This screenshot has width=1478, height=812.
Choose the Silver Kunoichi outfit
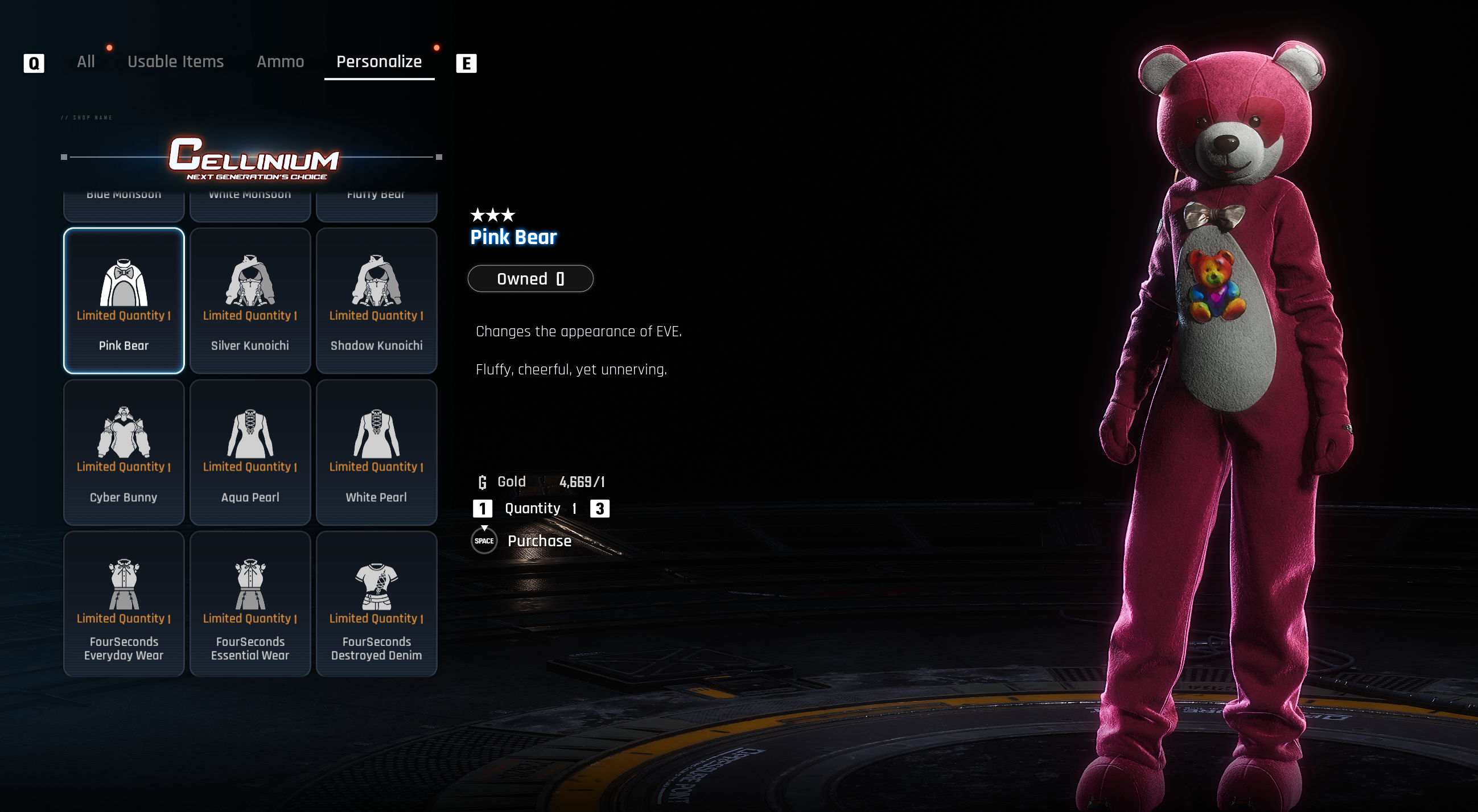click(x=250, y=300)
